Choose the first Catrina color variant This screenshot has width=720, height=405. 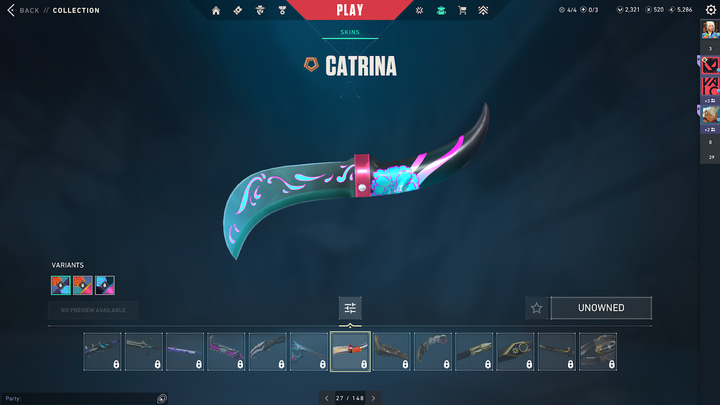coord(61,285)
